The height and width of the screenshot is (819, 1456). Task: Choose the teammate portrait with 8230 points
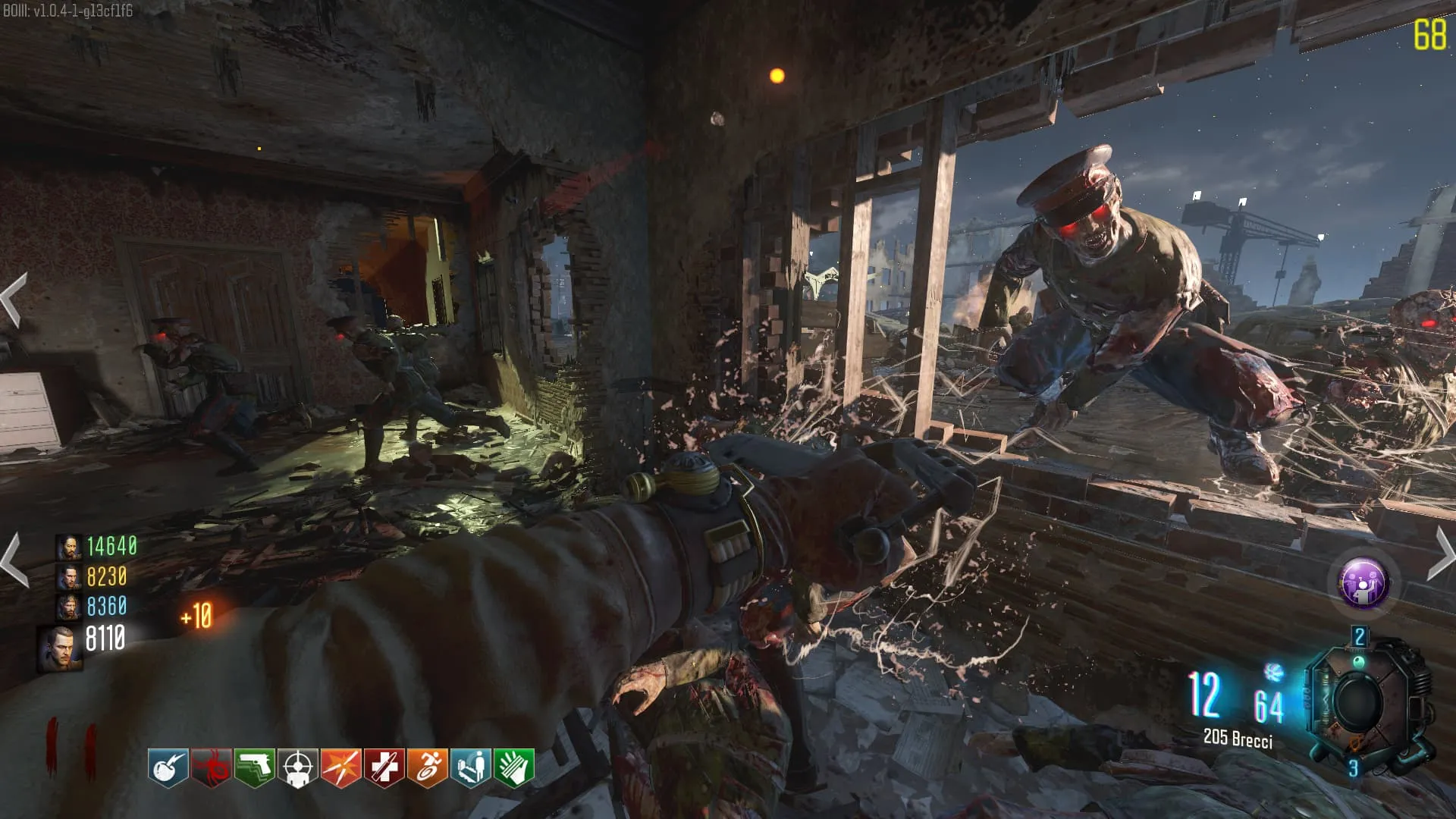(x=68, y=578)
